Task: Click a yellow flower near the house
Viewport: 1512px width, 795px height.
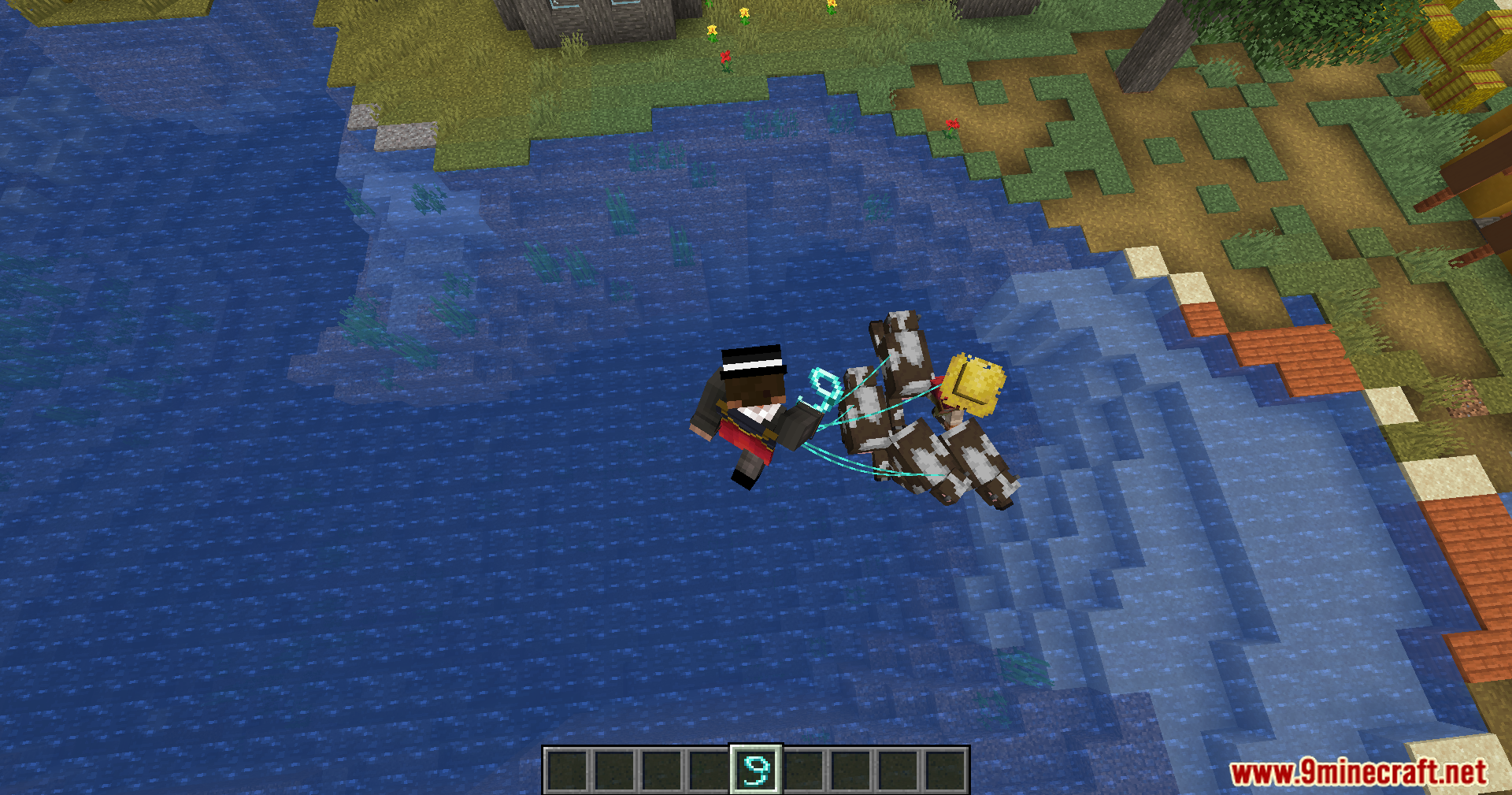Action: [x=713, y=32]
